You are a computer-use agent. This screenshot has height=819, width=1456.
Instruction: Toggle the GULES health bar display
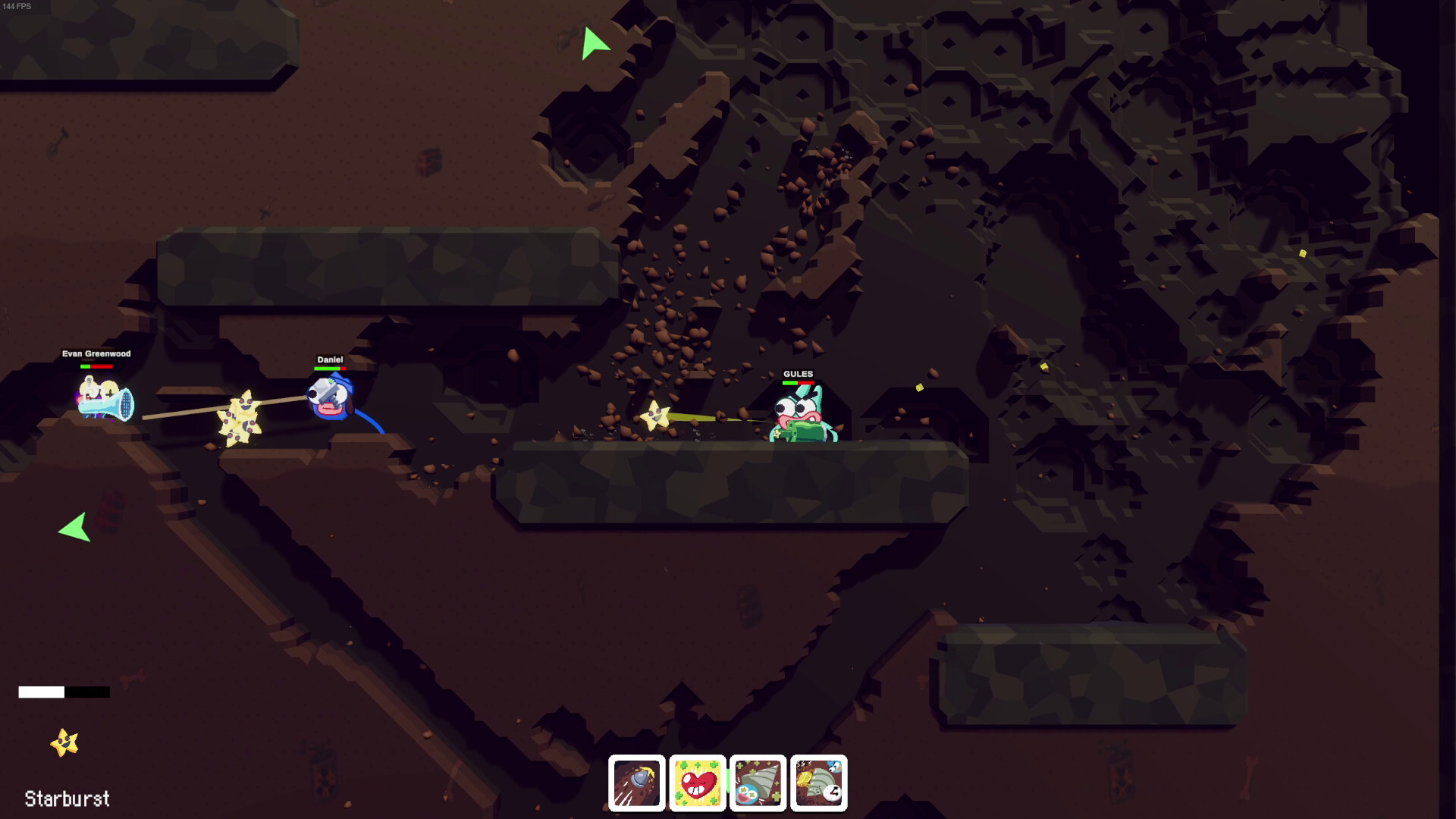point(799,383)
